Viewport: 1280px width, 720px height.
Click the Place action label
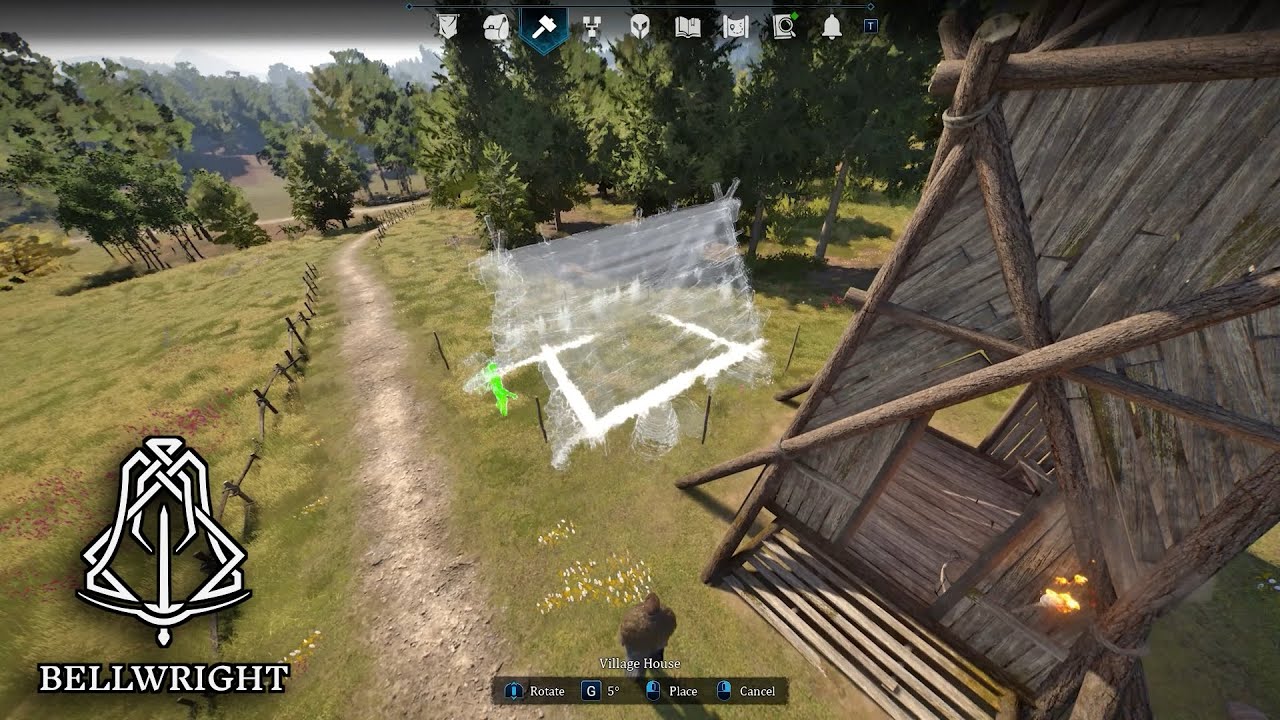click(684, 691)
